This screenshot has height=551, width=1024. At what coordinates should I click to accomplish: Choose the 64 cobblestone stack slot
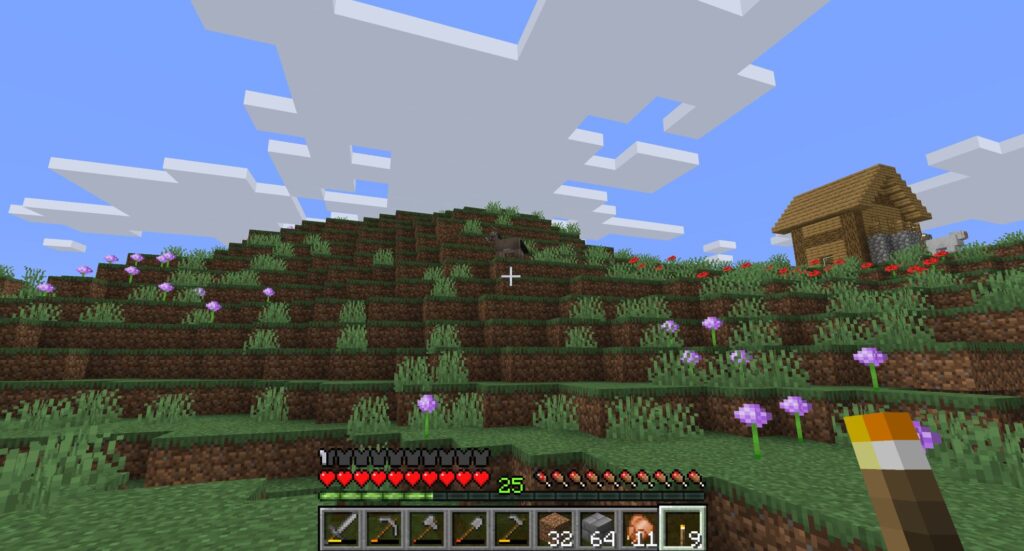pyautogui.click(x=598, y=528)
